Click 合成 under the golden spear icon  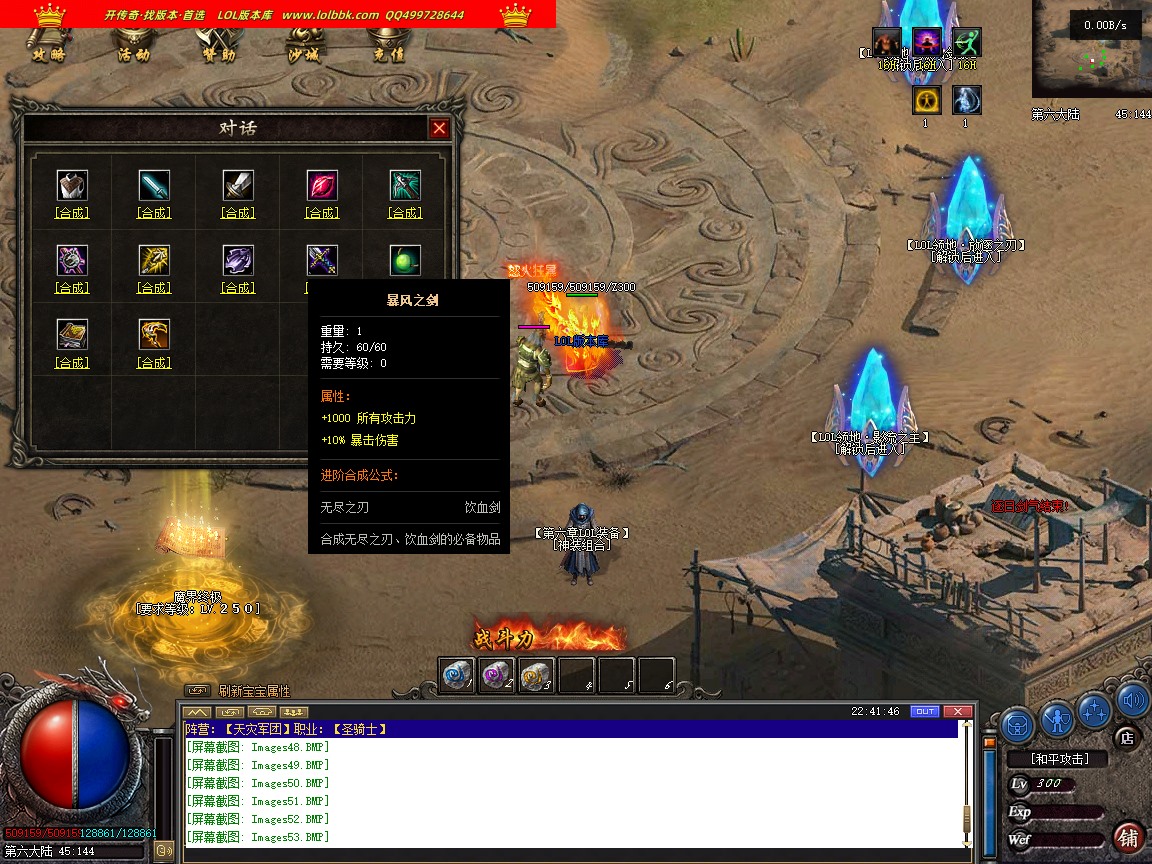154,288
